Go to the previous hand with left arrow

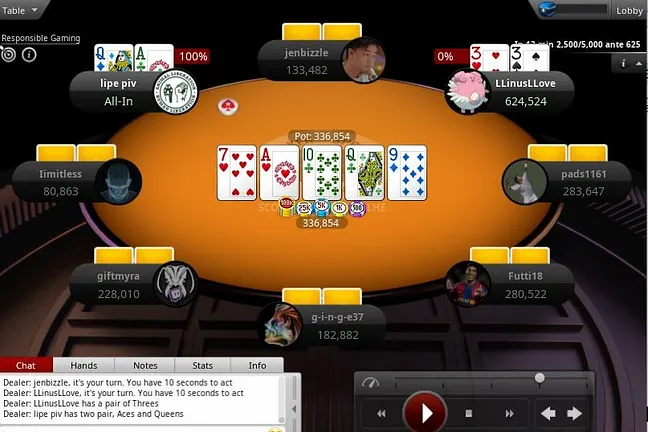pyautogui.click(x=548, y=413)
